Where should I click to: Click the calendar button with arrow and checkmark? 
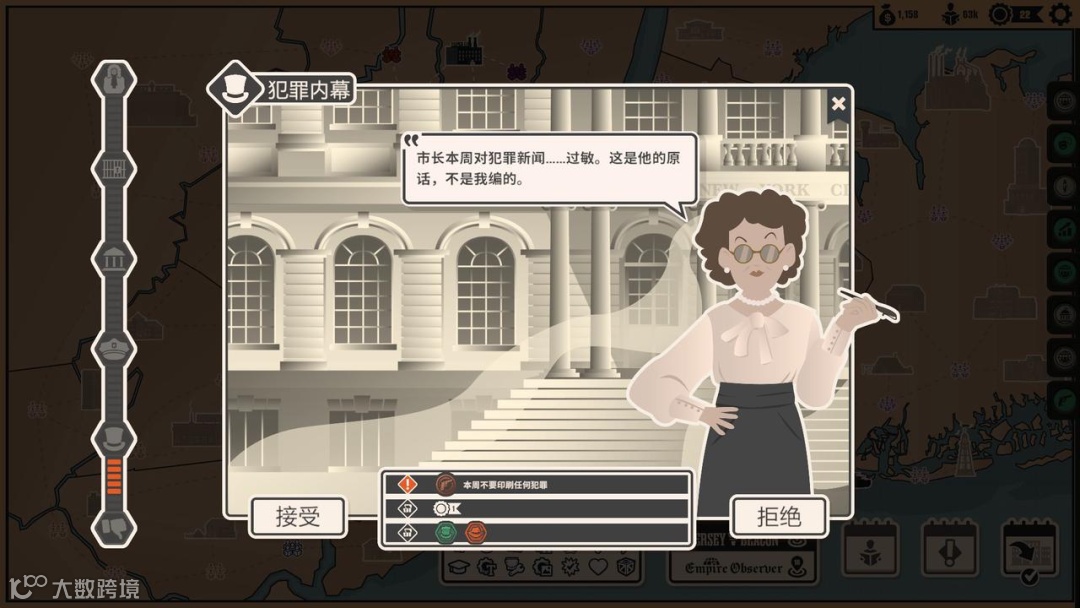pos(1029,552)
